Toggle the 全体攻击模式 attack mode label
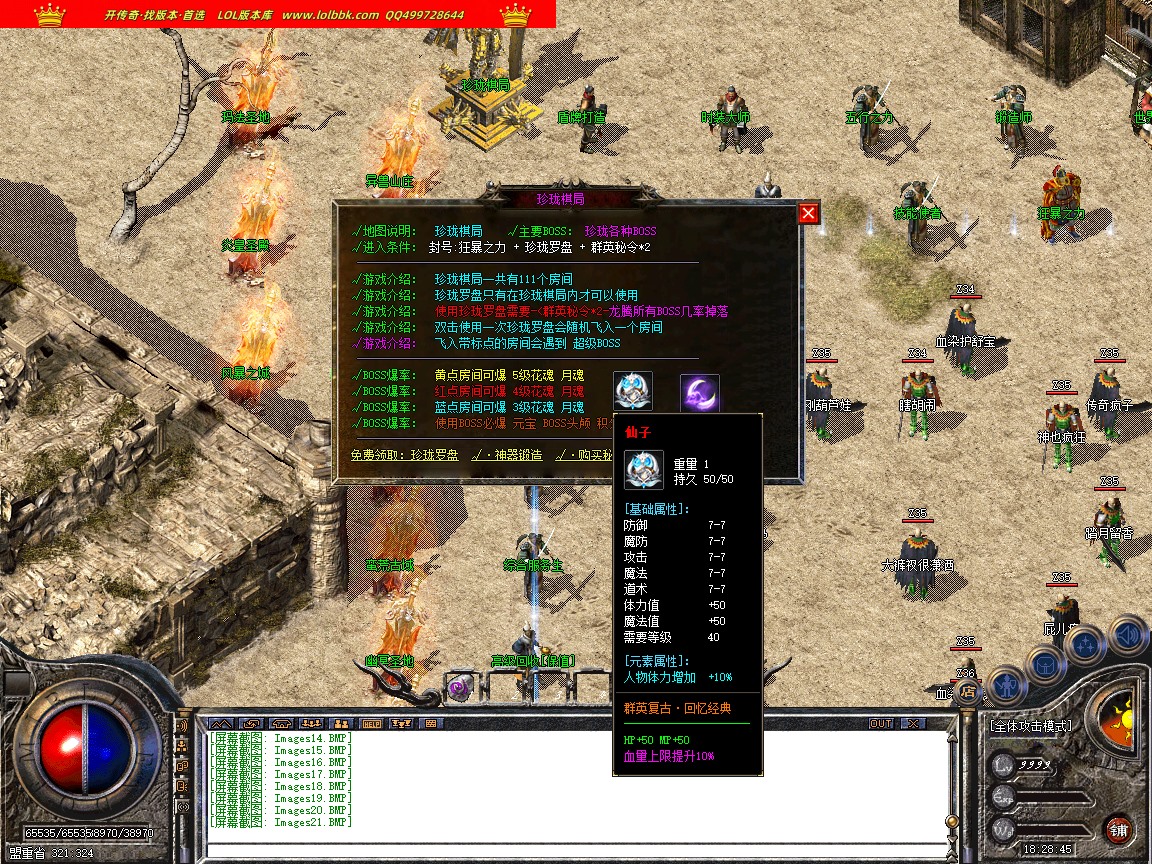The height and width of the screenshot is (864, 1152). [1030, 726]
